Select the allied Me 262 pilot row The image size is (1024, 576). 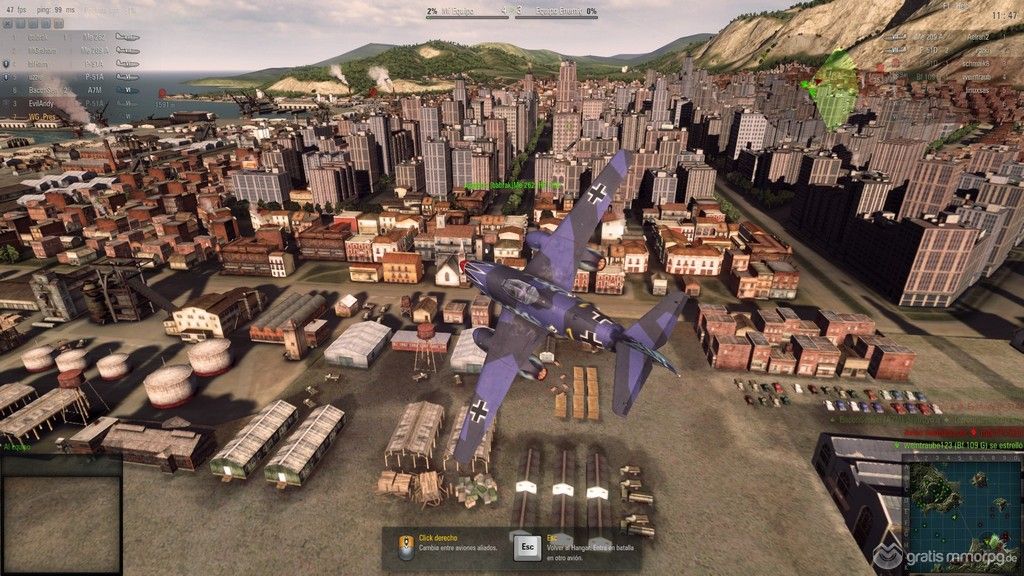point(94,35)
